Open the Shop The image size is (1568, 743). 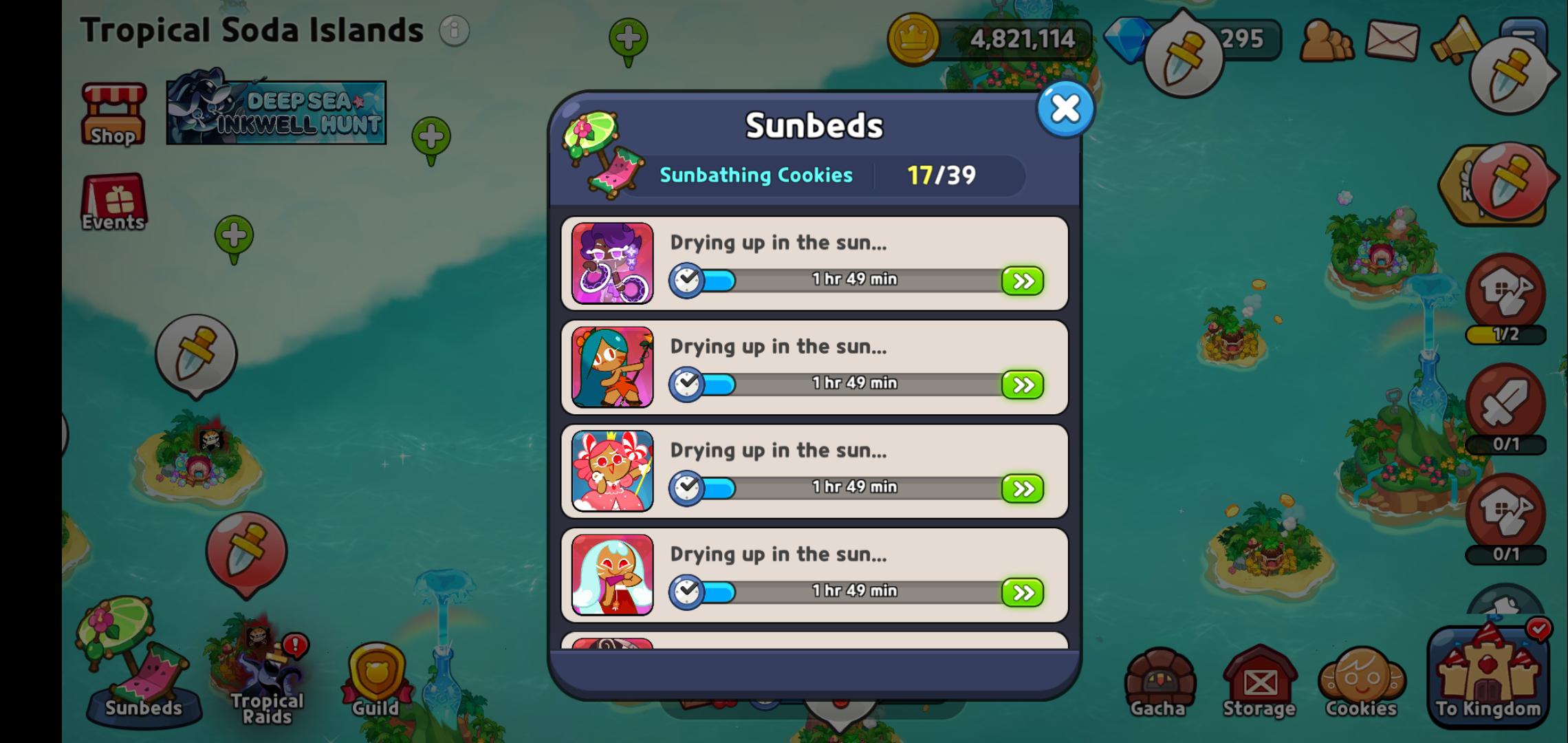[112, 112]
